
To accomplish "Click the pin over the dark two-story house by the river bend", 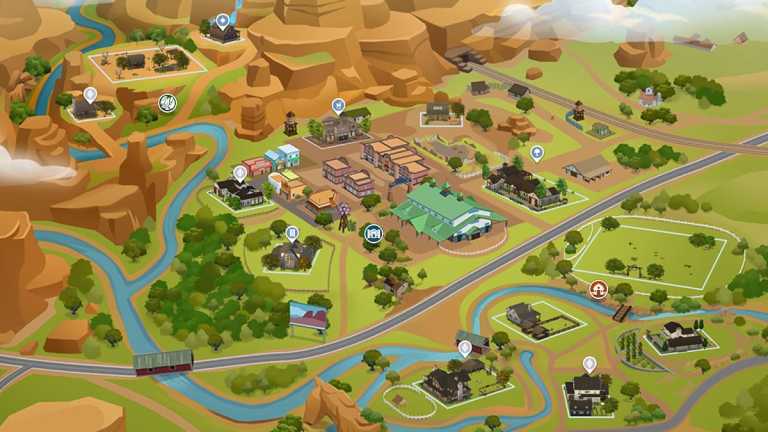I will coord(589,364).
